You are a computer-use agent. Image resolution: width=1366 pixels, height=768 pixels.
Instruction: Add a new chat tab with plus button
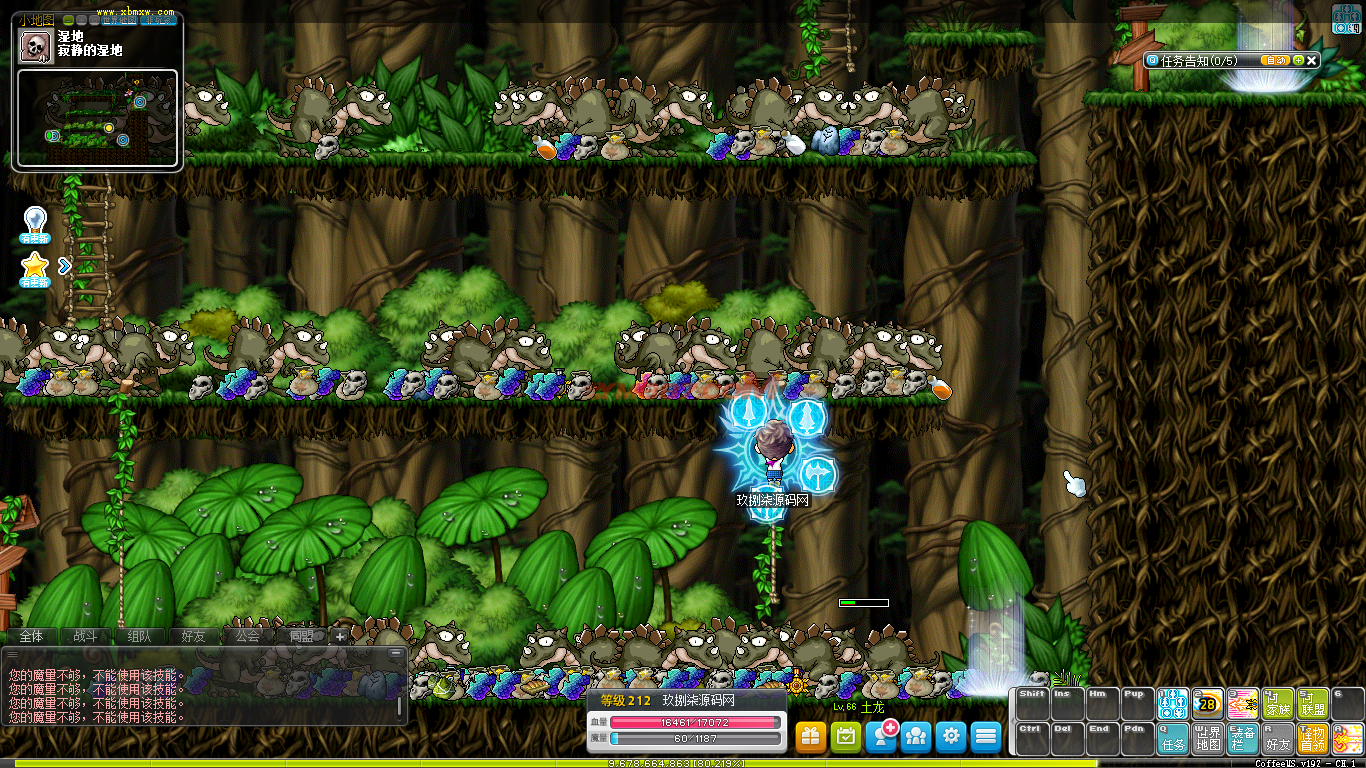(x=341, y=636)
